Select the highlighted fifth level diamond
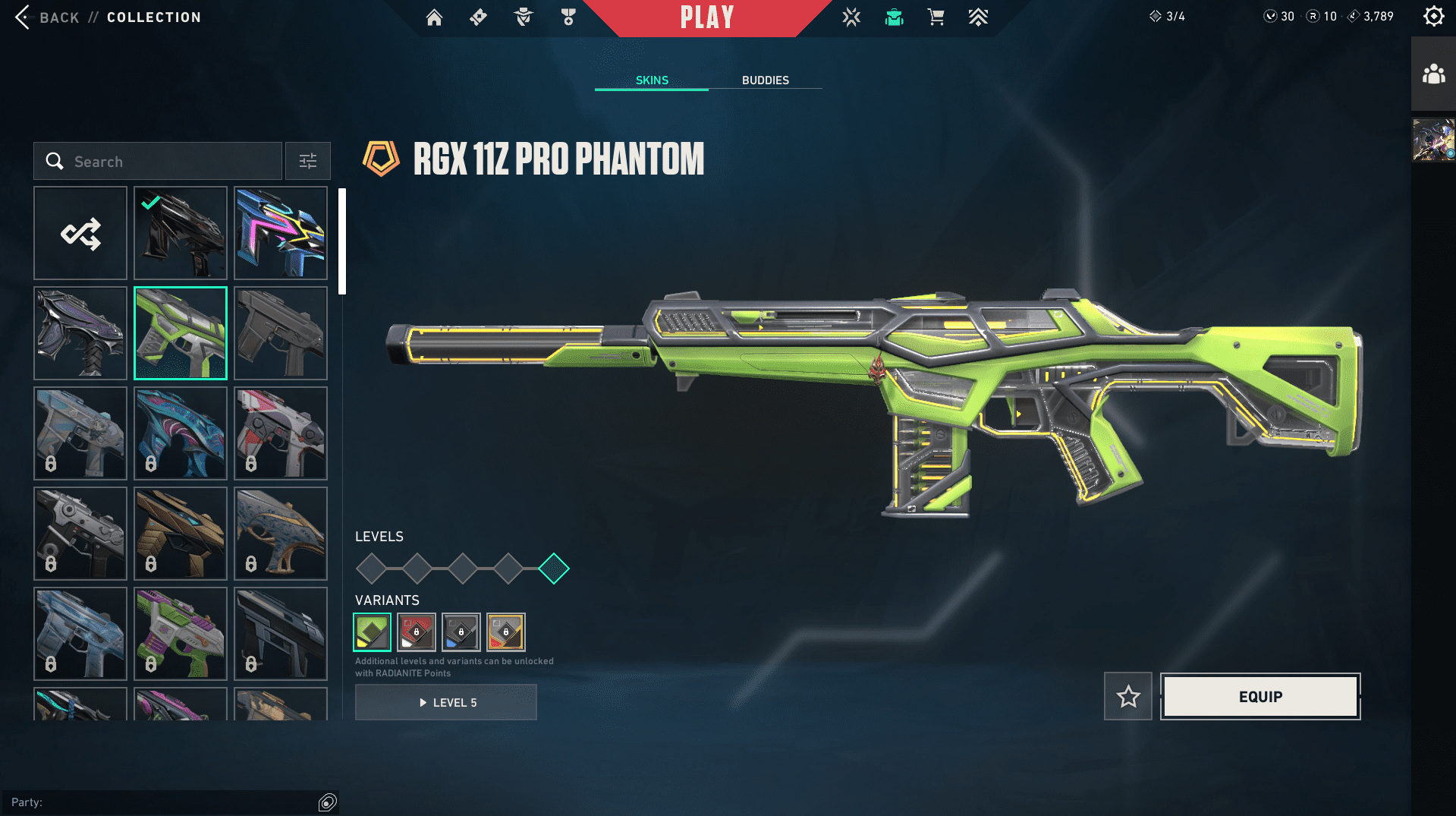Viewport: 1456px width, 816px height. coord(554,569)
